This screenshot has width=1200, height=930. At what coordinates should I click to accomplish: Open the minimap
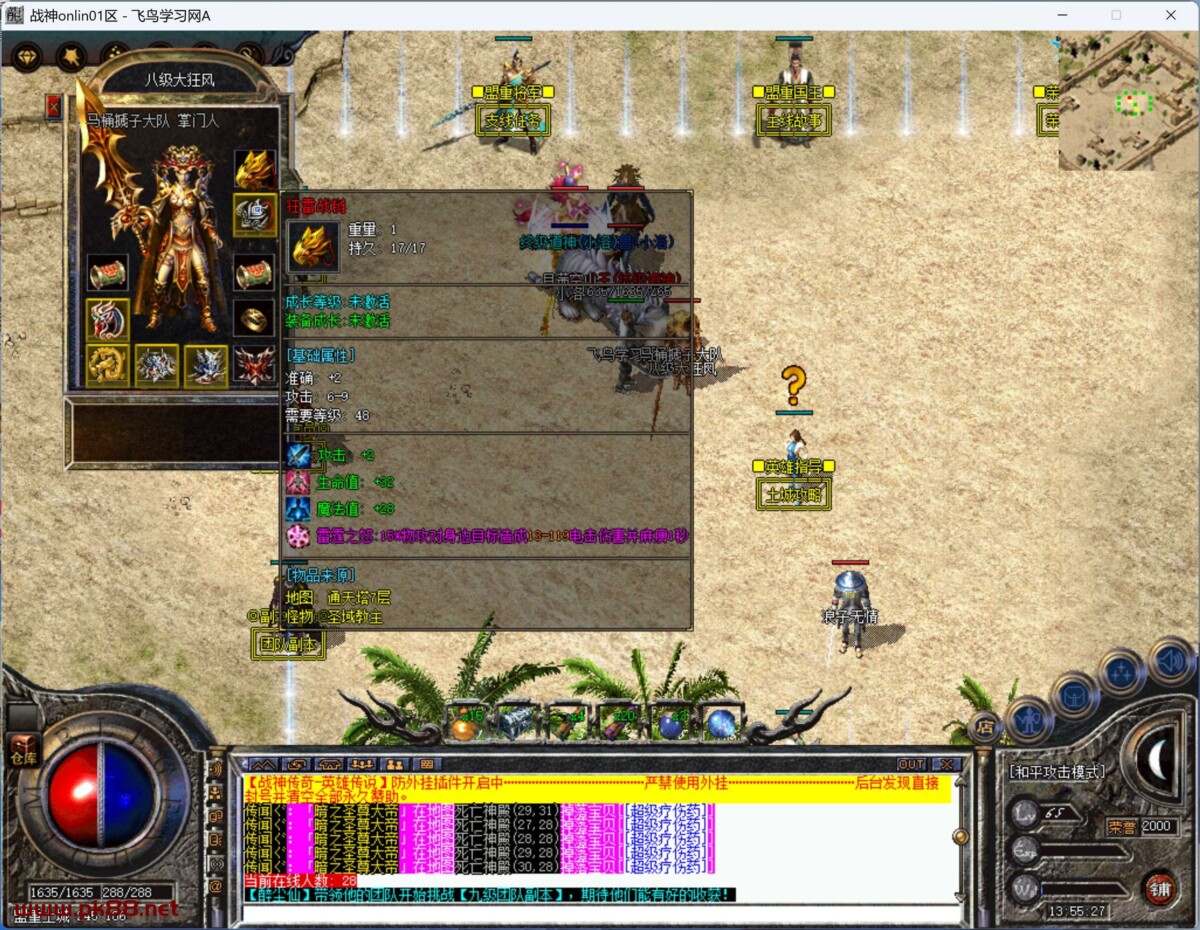tap(1126, 100)
